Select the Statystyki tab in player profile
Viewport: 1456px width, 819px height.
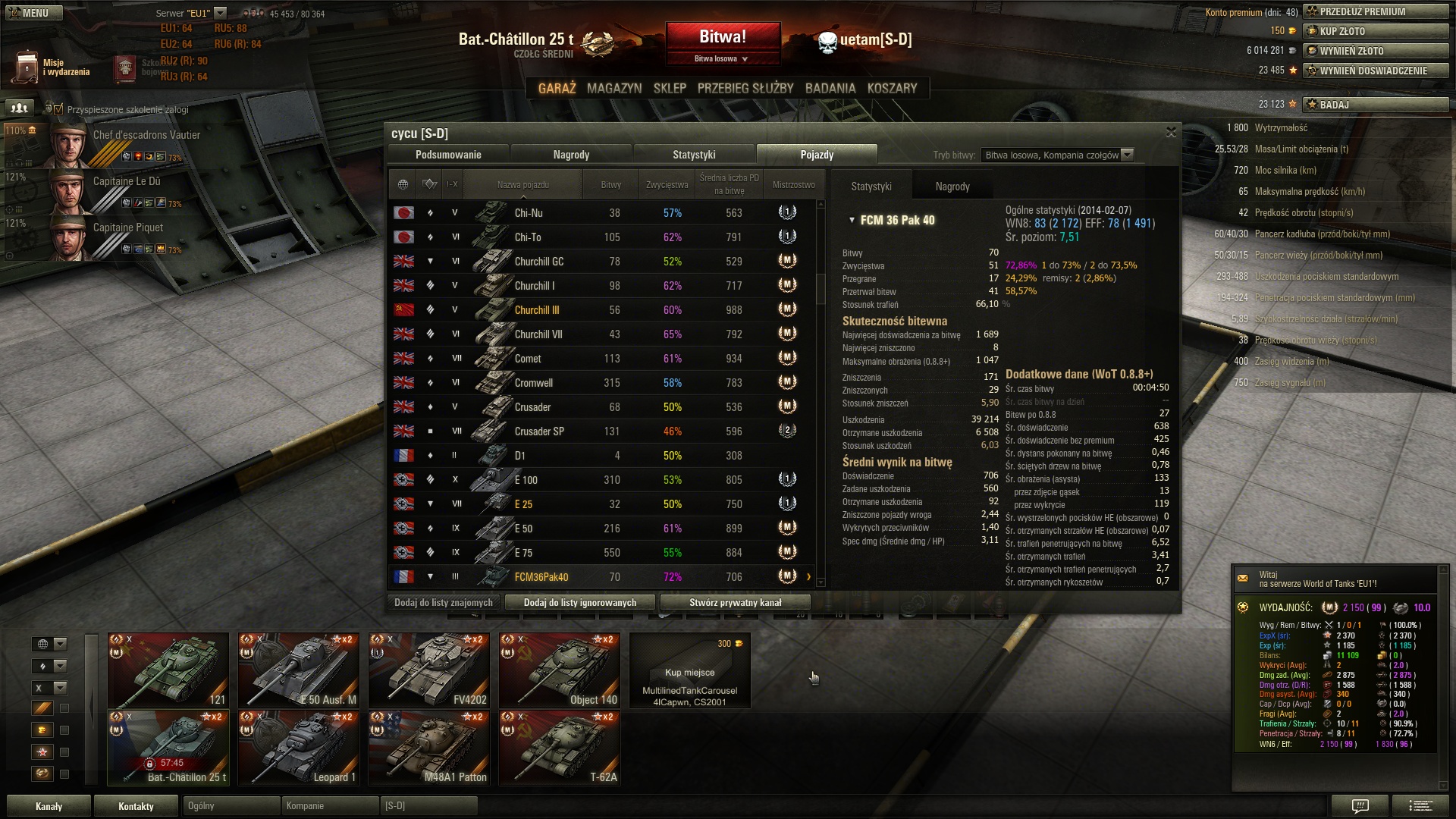tap(694, 155)
